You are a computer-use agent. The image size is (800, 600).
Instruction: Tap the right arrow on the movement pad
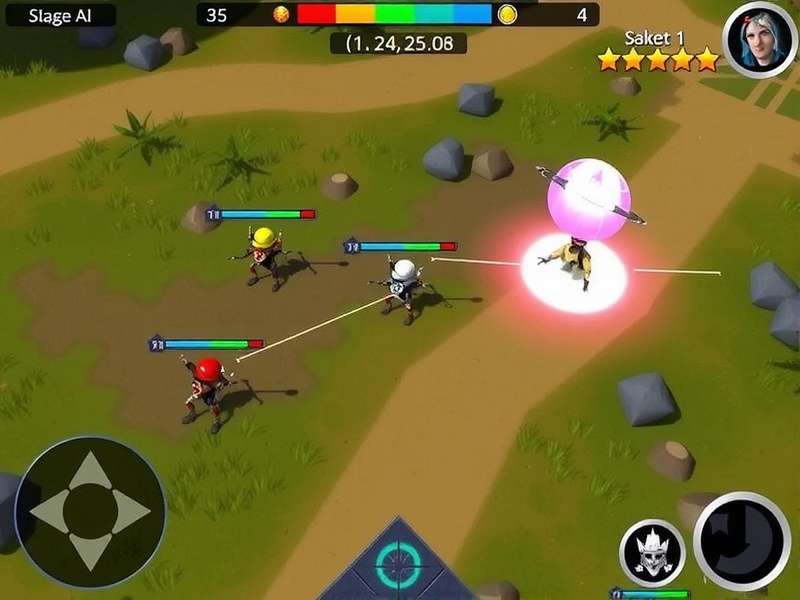point(130,512)
